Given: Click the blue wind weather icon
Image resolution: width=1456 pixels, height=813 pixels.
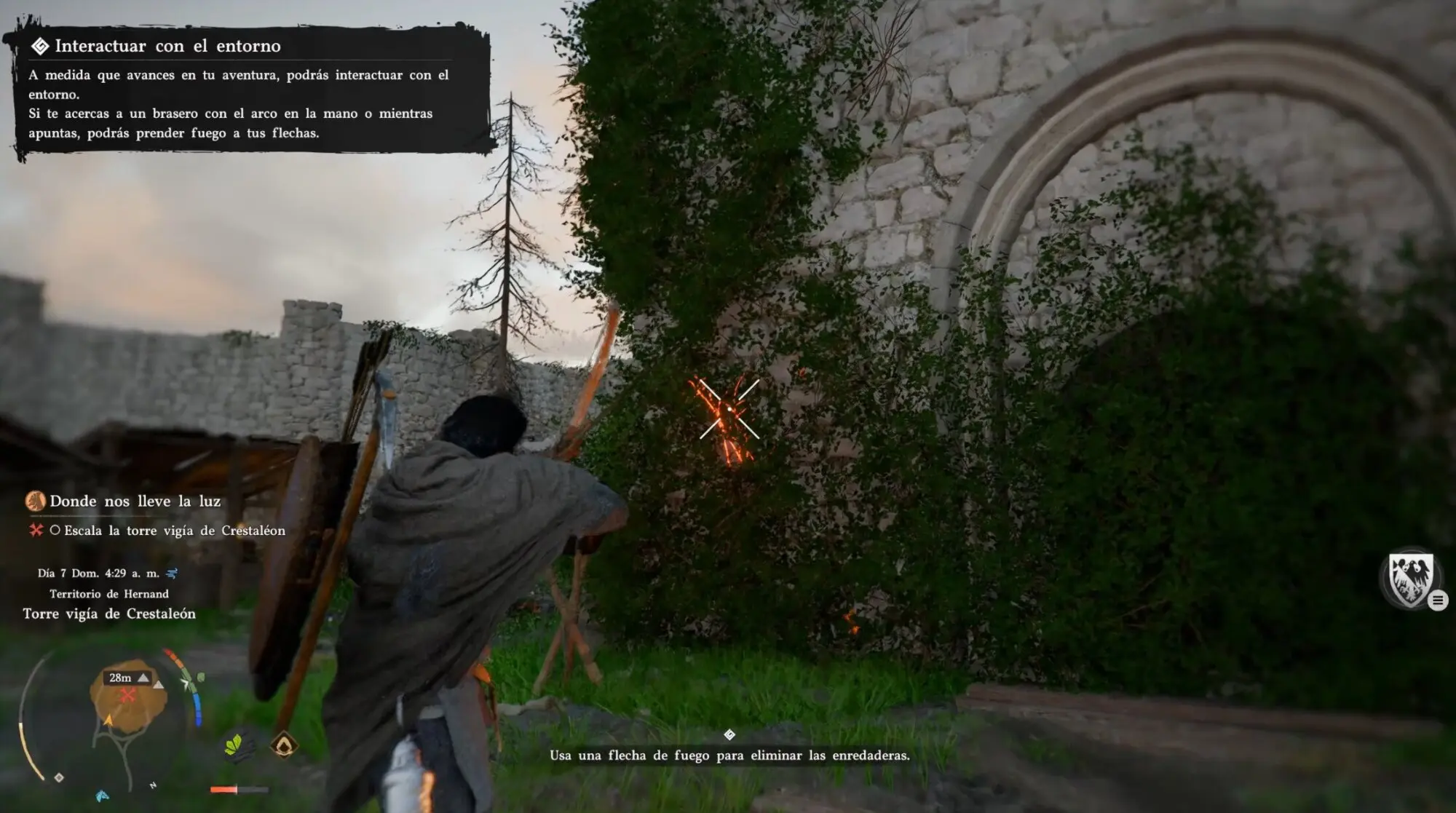Looking at the screenshot, I should point(172,573).
